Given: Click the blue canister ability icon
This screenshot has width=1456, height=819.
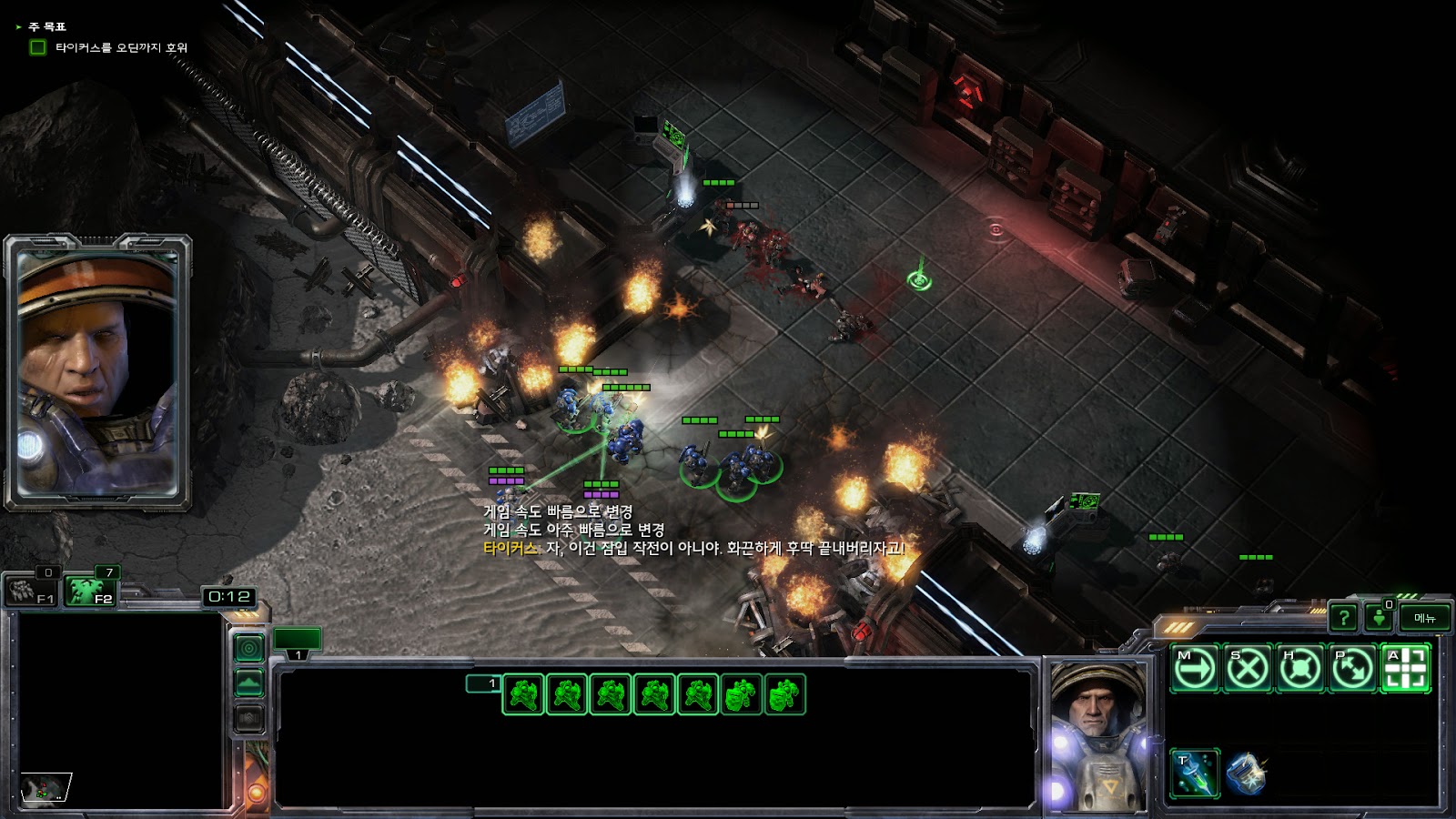Looking at the screenshot, I should [x=1247, y=773].
